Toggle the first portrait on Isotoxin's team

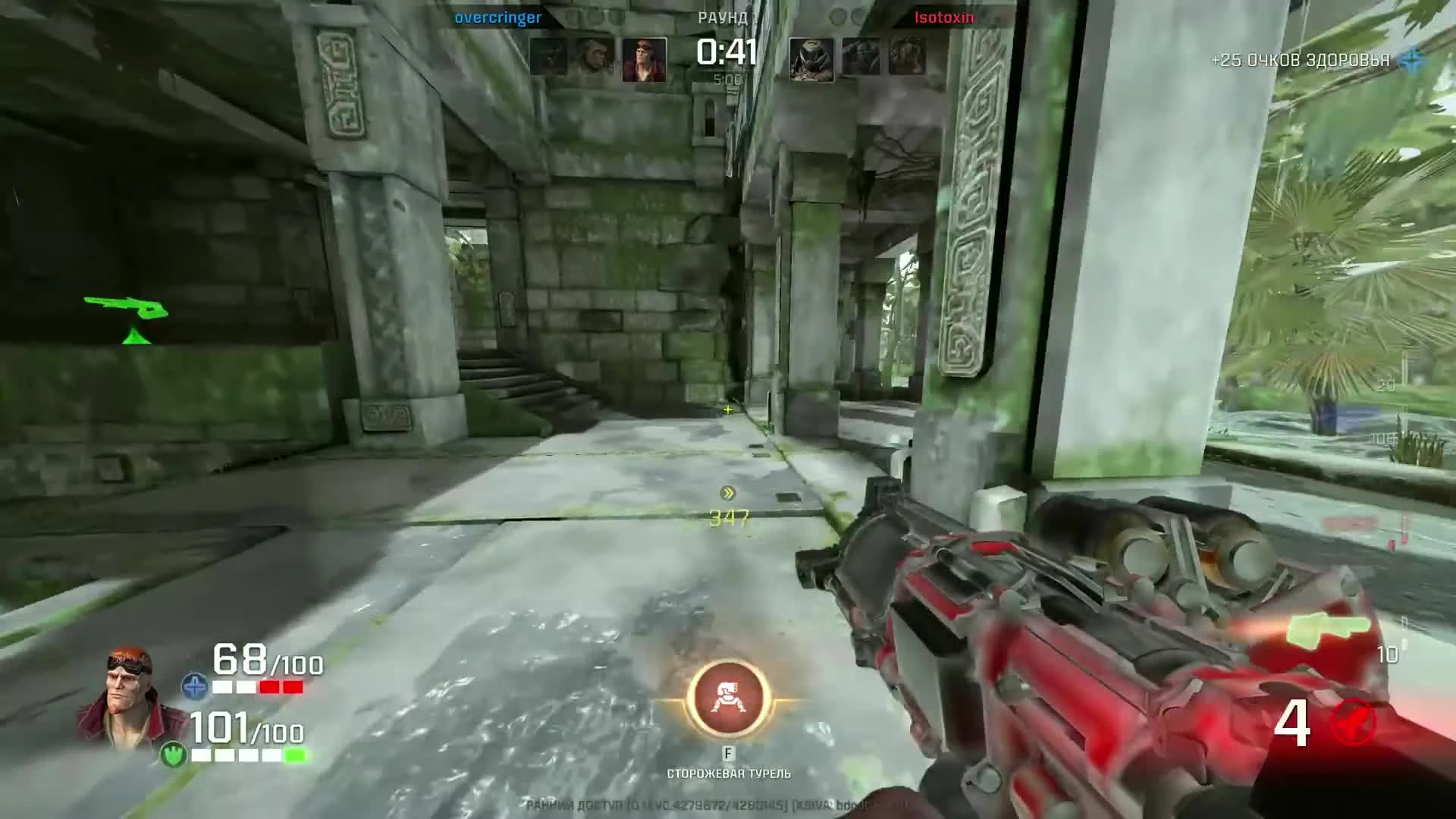[810, 57]
